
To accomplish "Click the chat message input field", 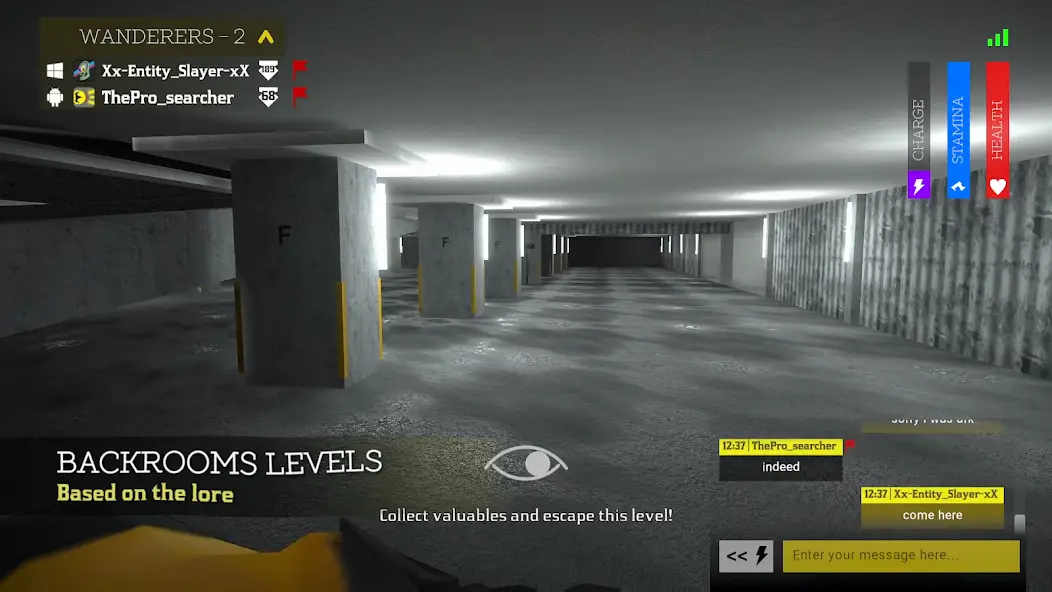I will pyautogui.click(x=900, y=556).
